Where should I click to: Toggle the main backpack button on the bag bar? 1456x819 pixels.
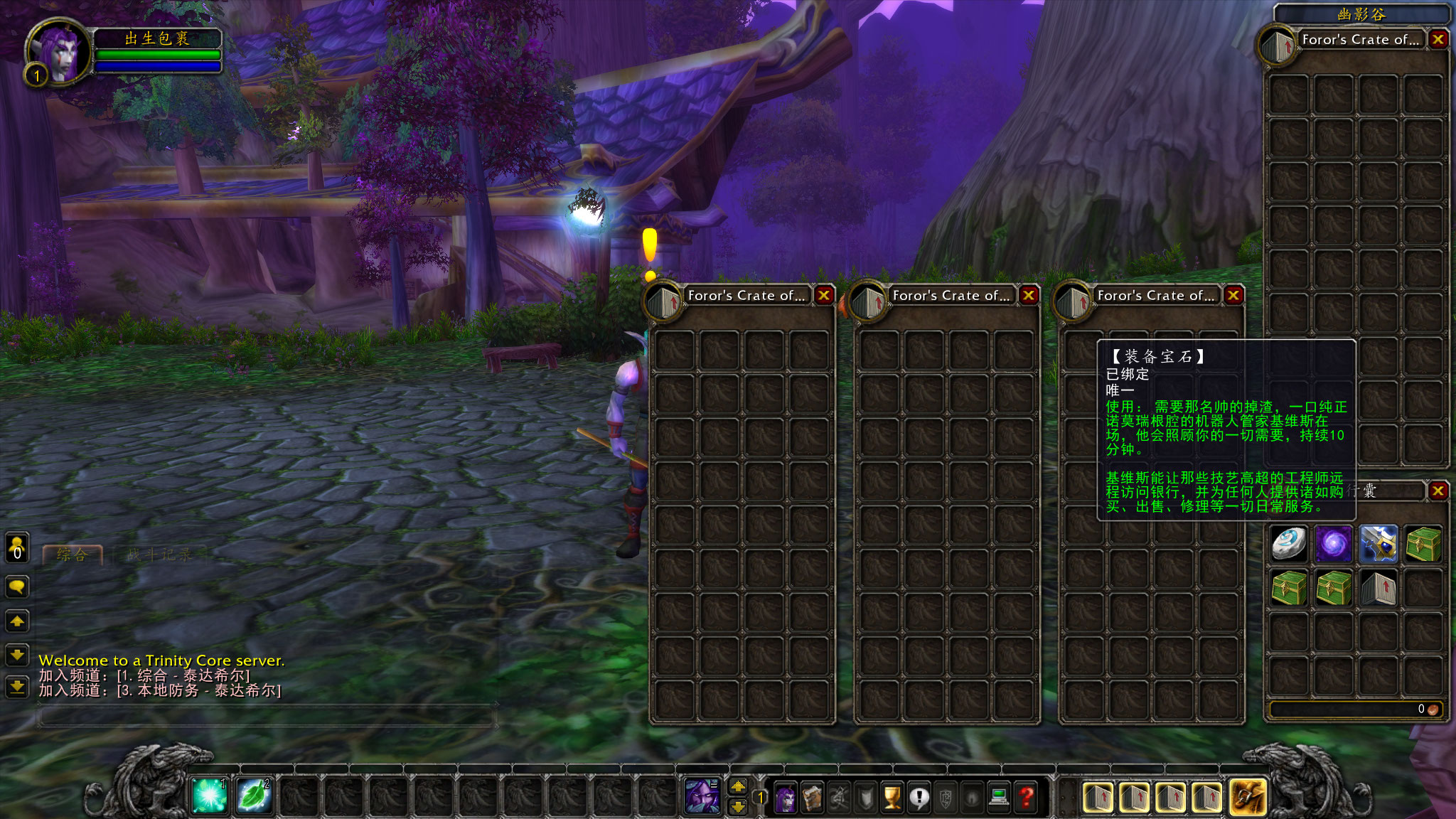coord(1249,798)
